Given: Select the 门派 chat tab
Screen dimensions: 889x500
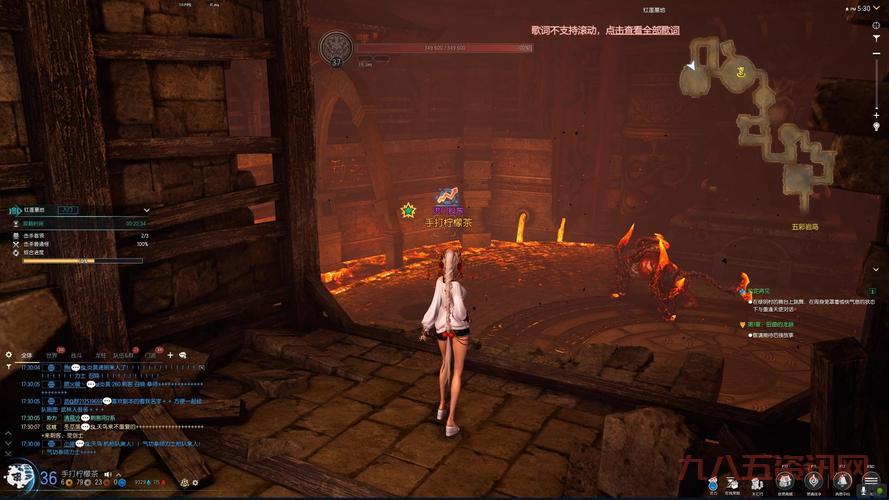Looking at the screenshot, I should 150,355.
